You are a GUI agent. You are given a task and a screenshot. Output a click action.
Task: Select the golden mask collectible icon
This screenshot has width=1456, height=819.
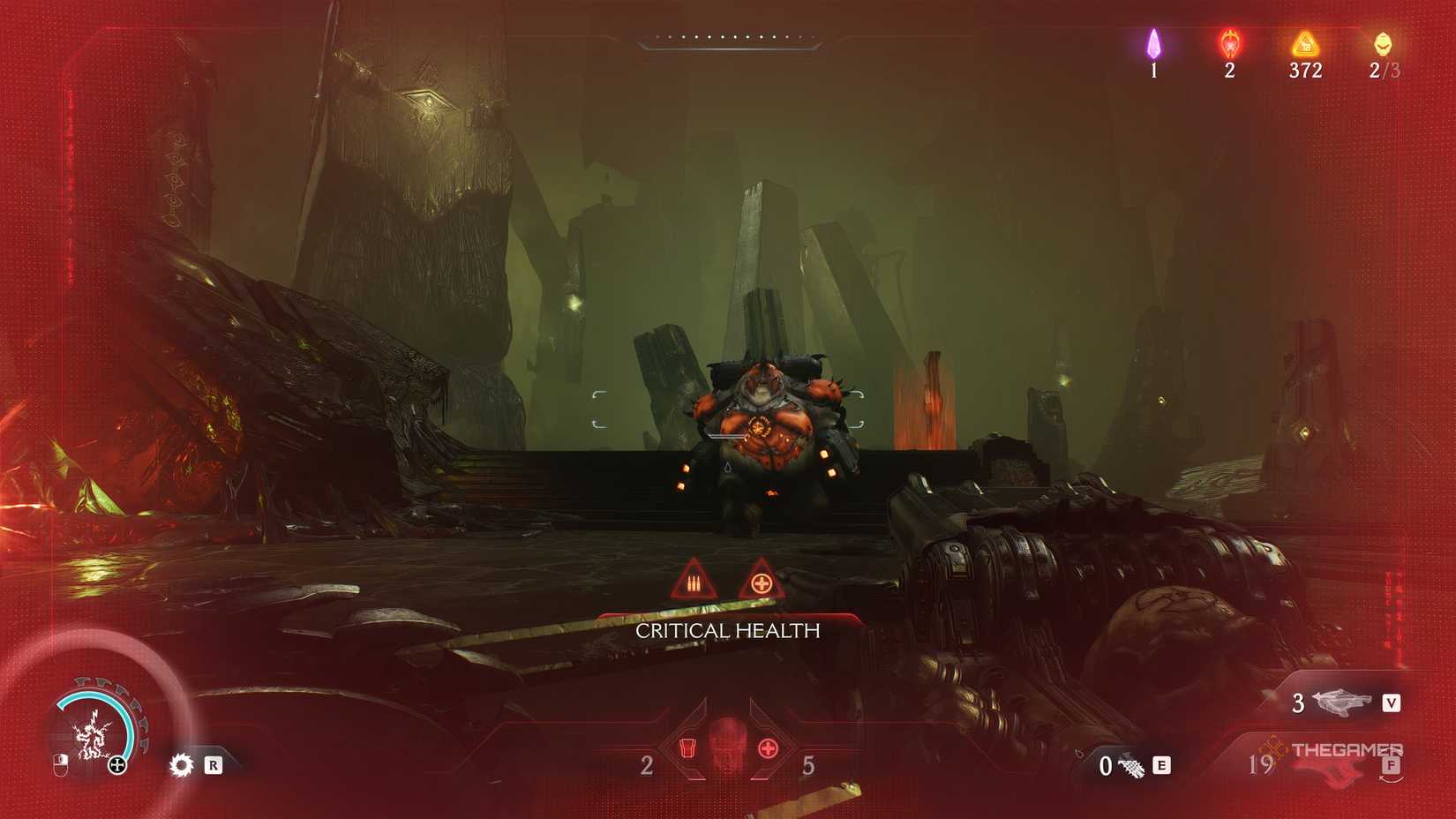[x=1384, y=46]
